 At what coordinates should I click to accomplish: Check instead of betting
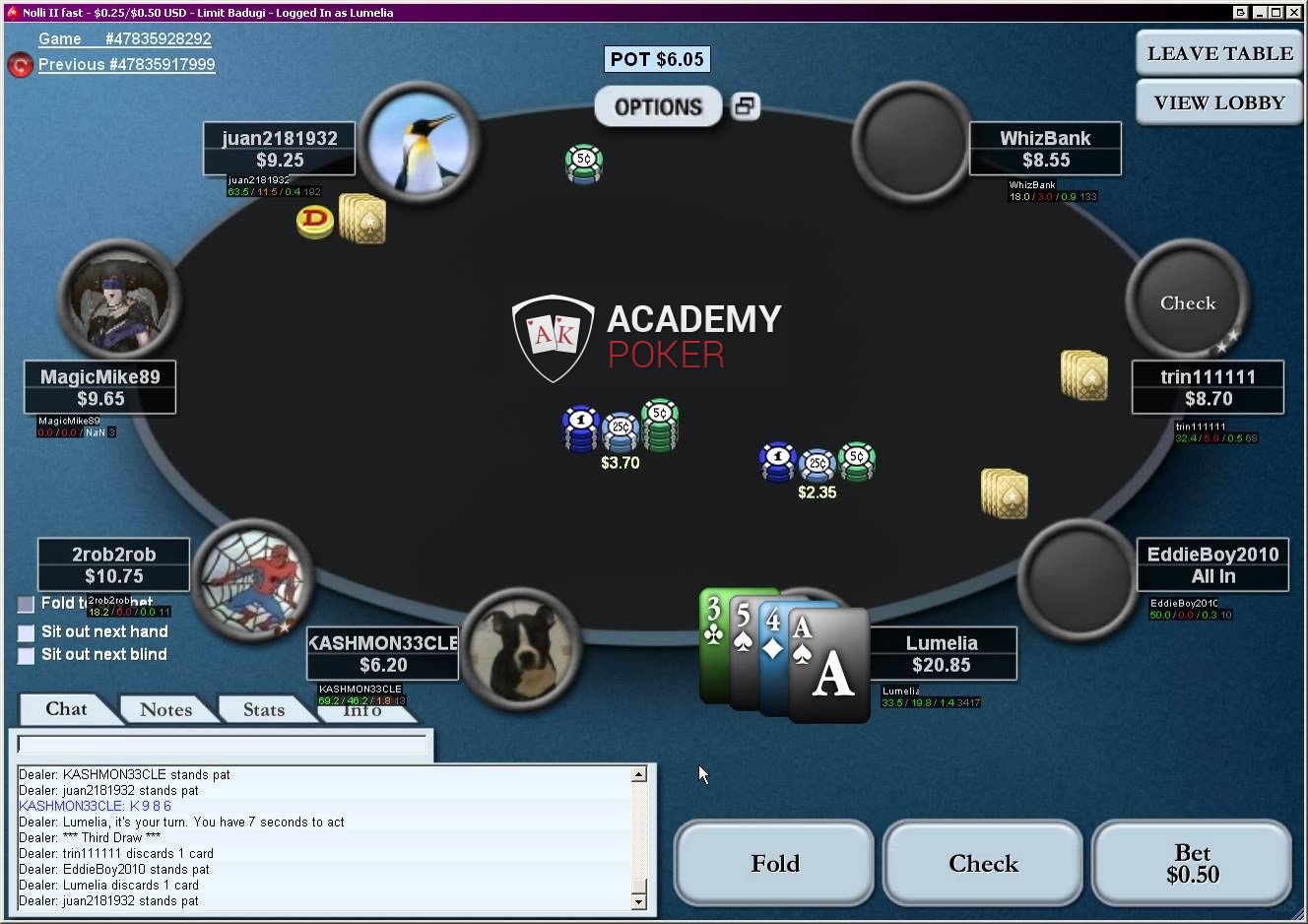(x=983, y=864)
